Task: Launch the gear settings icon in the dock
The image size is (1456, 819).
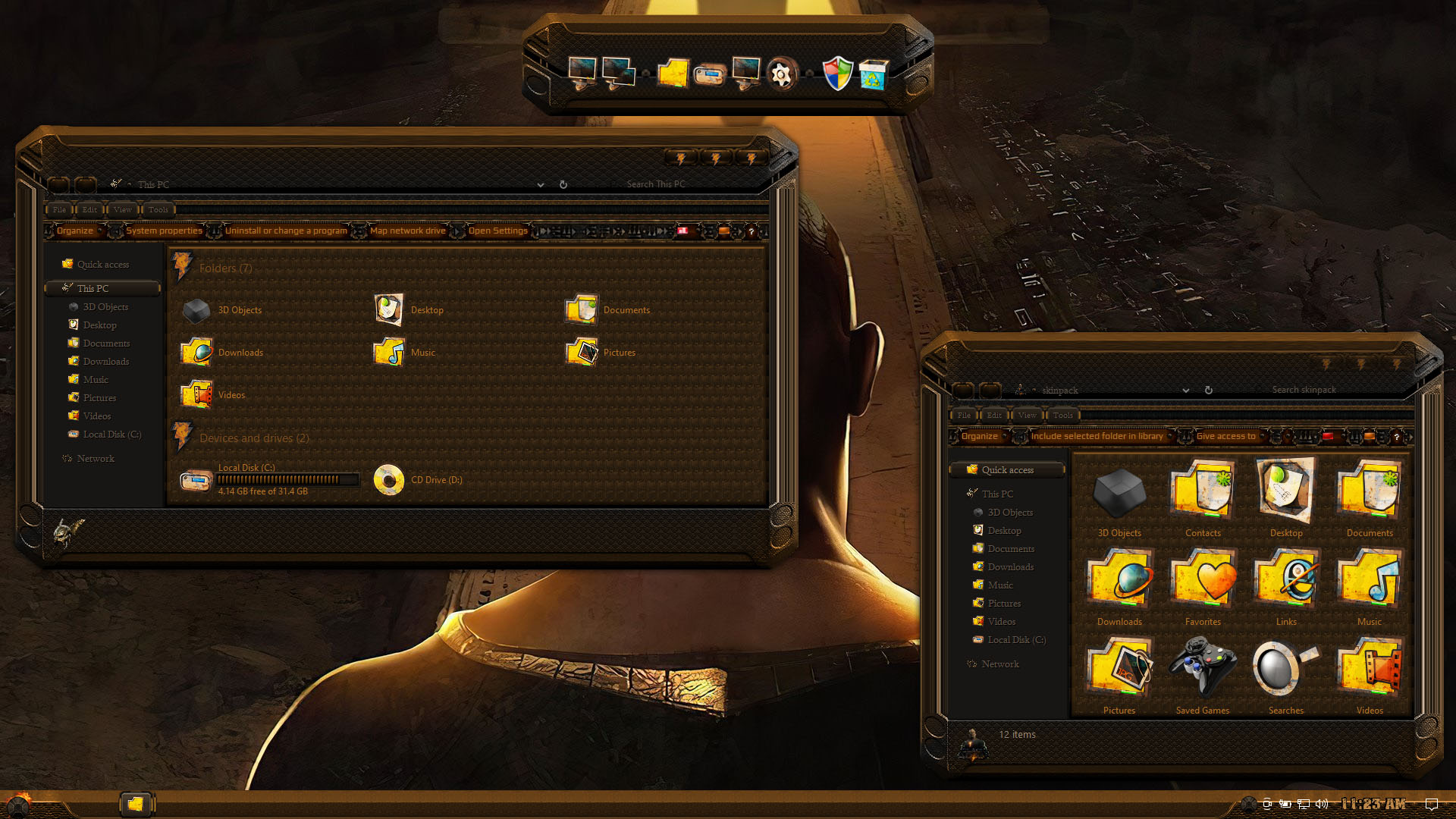Action: [x=781, y=74]
